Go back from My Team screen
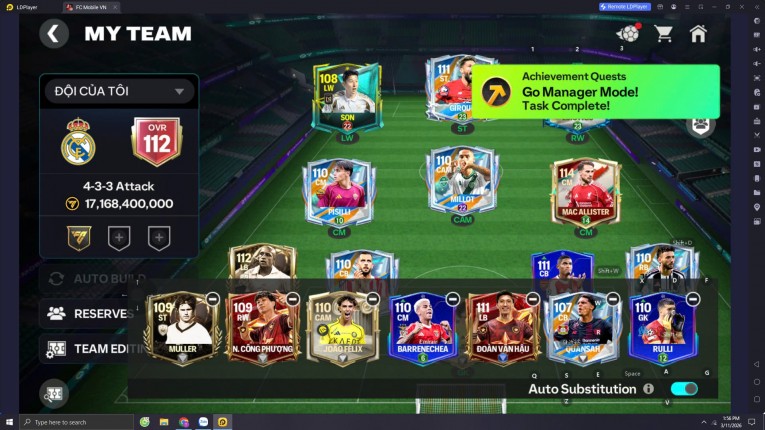 [54, 34]
